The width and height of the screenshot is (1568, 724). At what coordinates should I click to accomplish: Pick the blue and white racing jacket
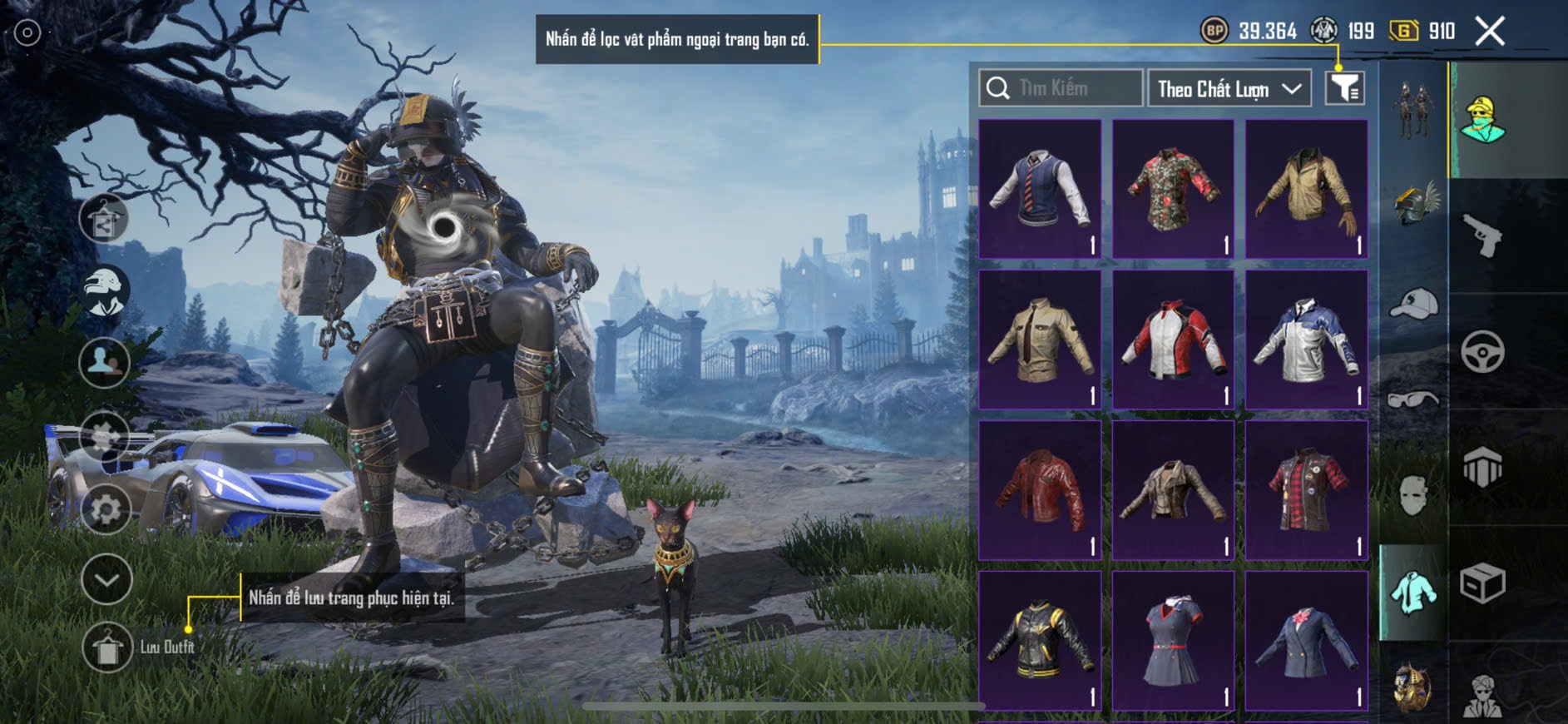coord(1306,340)
